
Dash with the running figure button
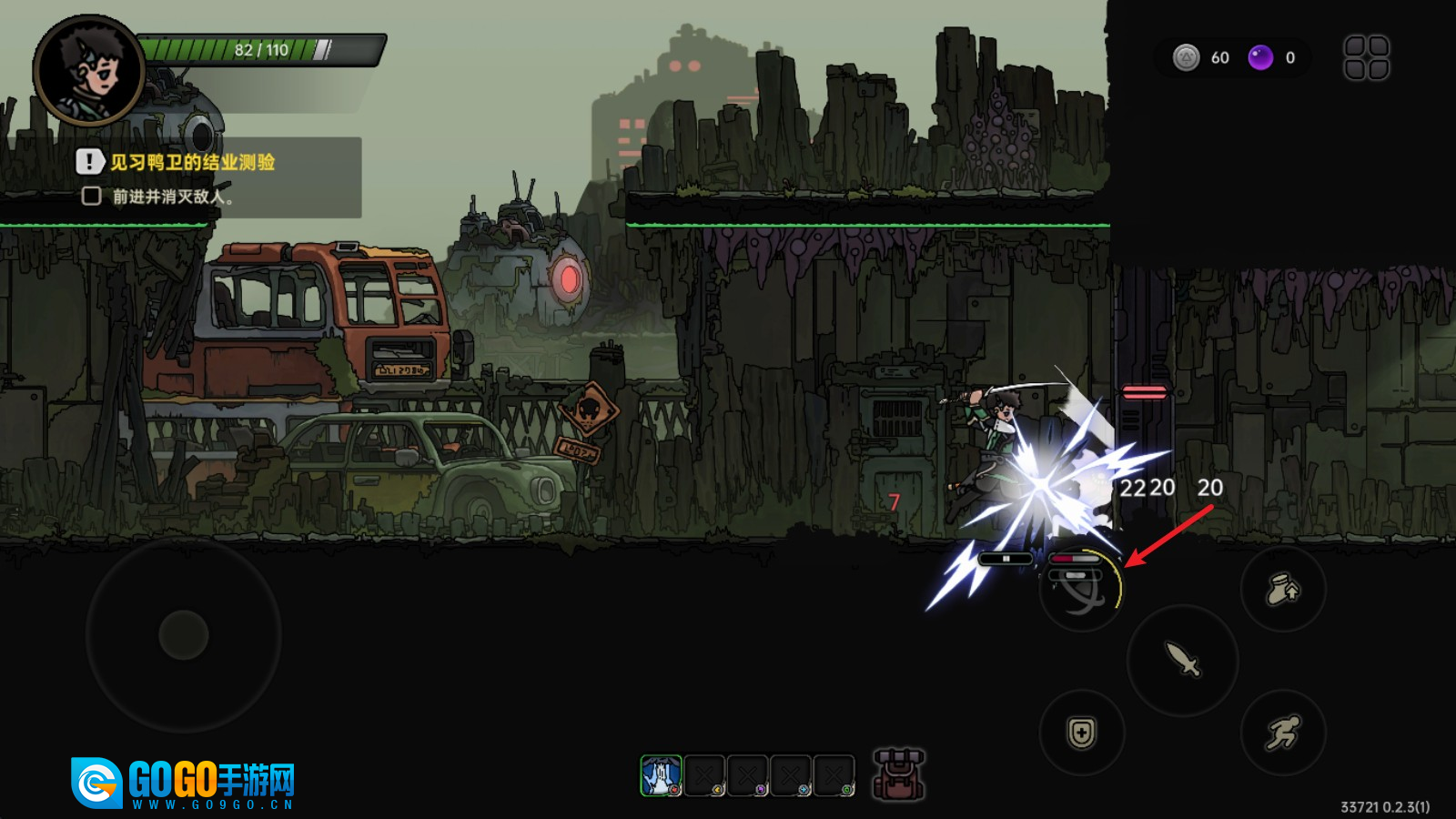point(1283,733)
